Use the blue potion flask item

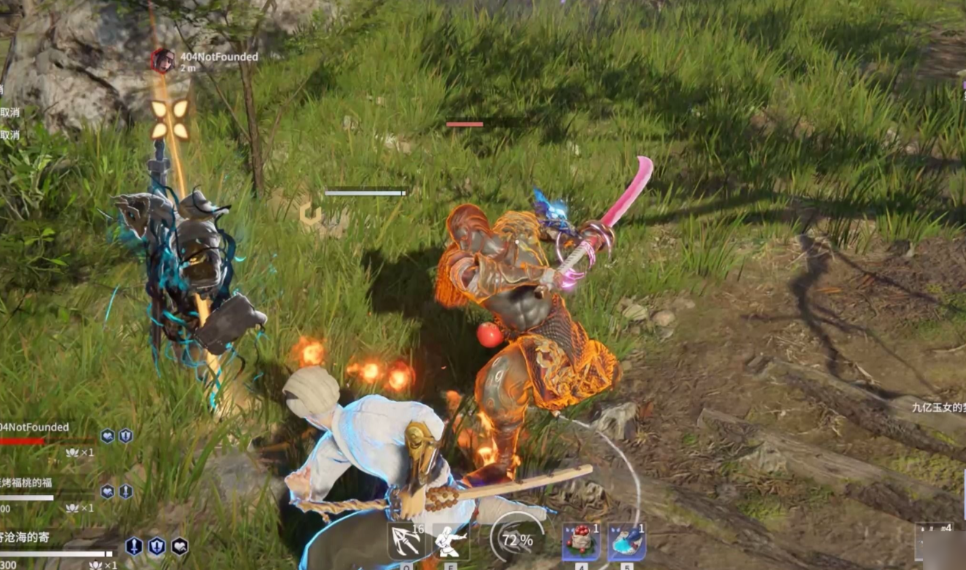pos(626,541)
